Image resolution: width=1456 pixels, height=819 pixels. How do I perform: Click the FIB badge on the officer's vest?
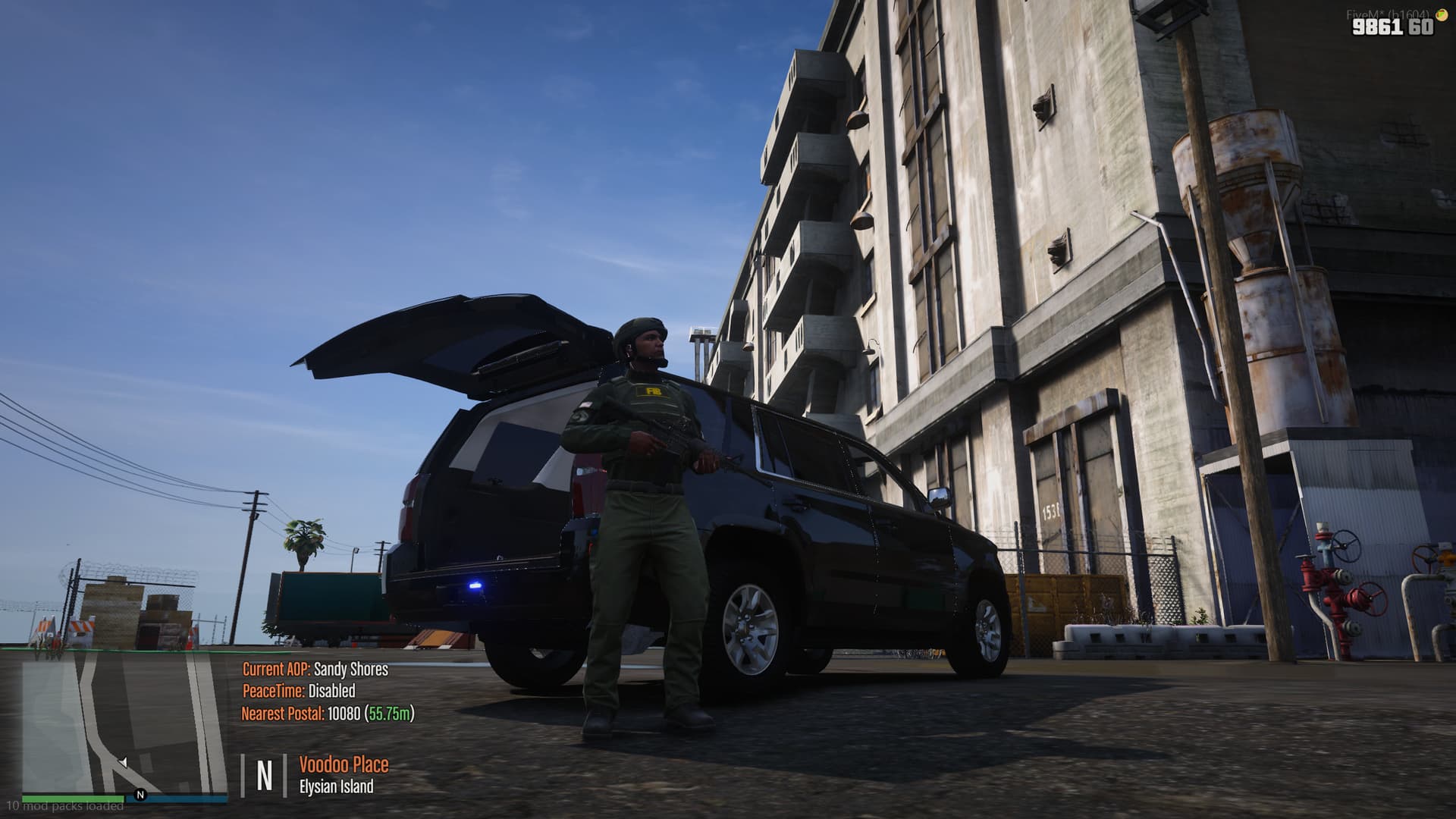[652, 391]
